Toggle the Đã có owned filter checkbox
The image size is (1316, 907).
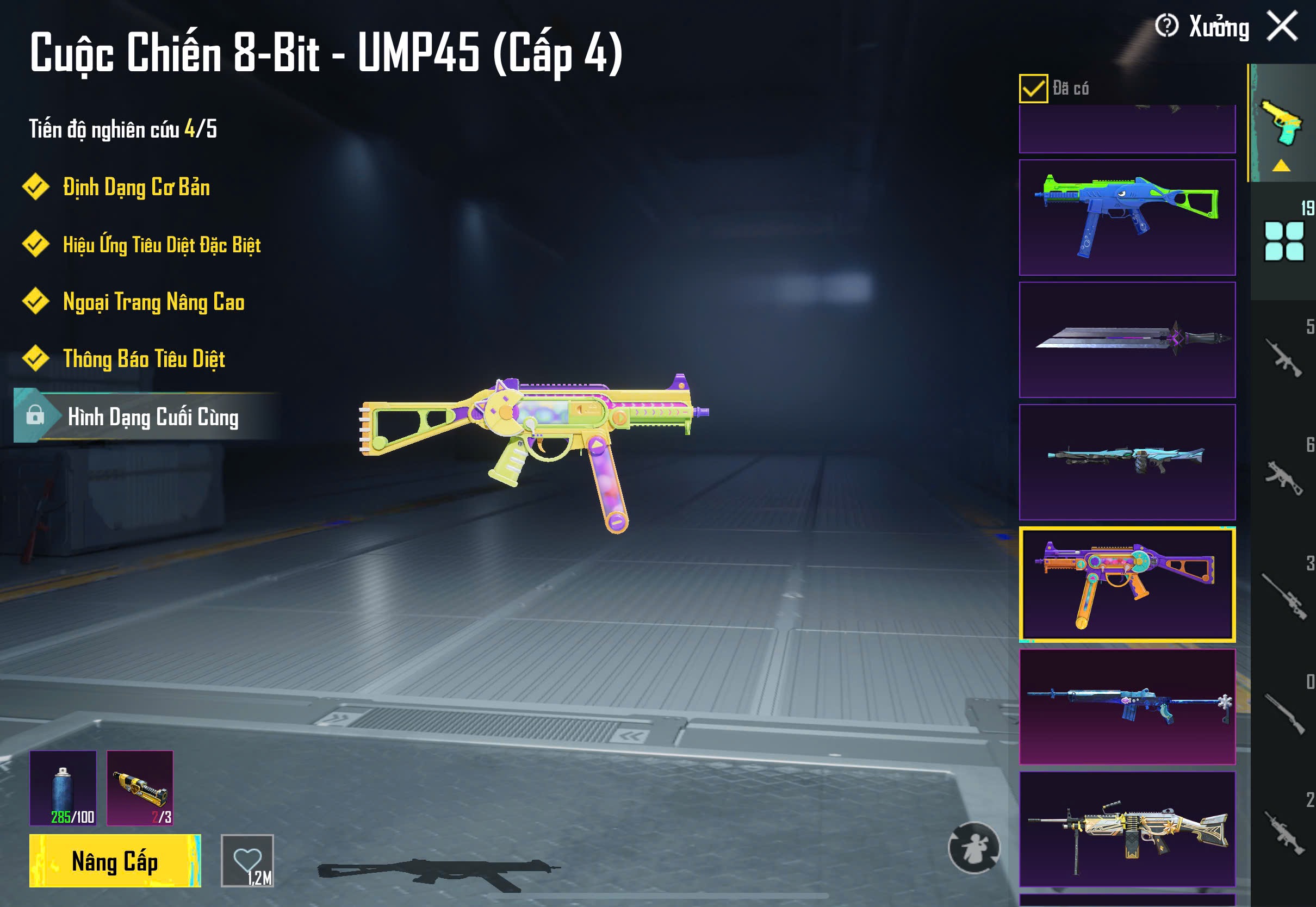click(1033, 89)
